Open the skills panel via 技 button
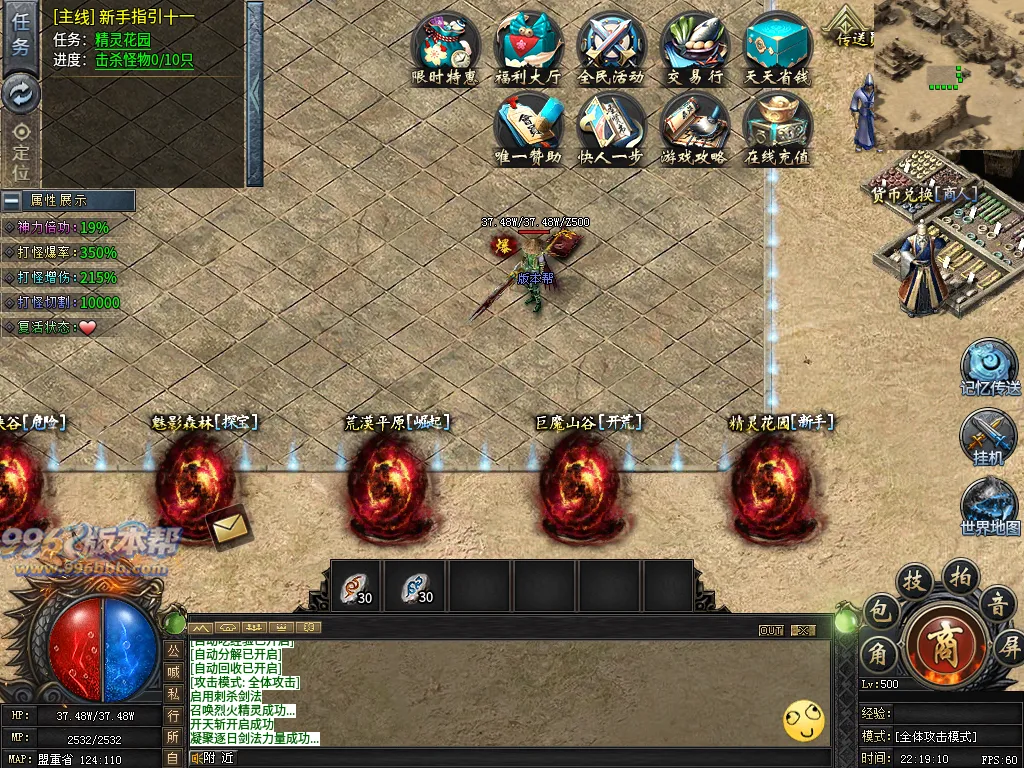 [913, 580]
